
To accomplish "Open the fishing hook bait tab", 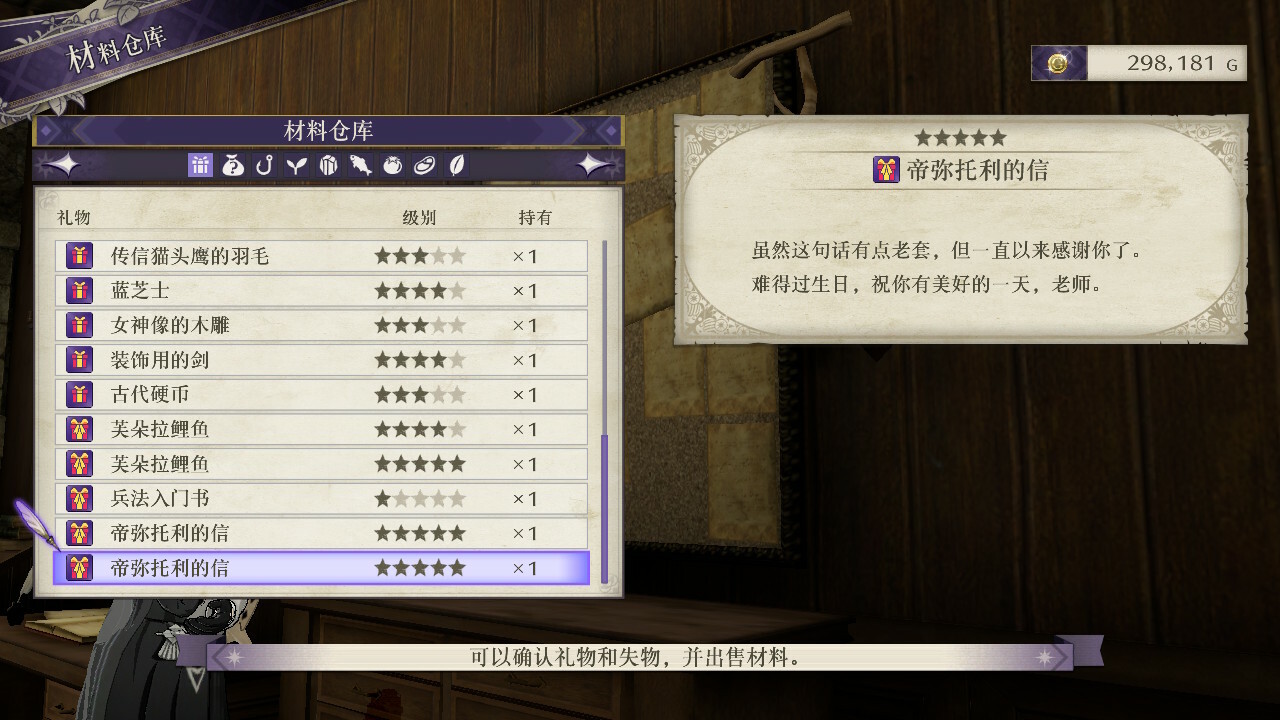I will tap(265, 166).
